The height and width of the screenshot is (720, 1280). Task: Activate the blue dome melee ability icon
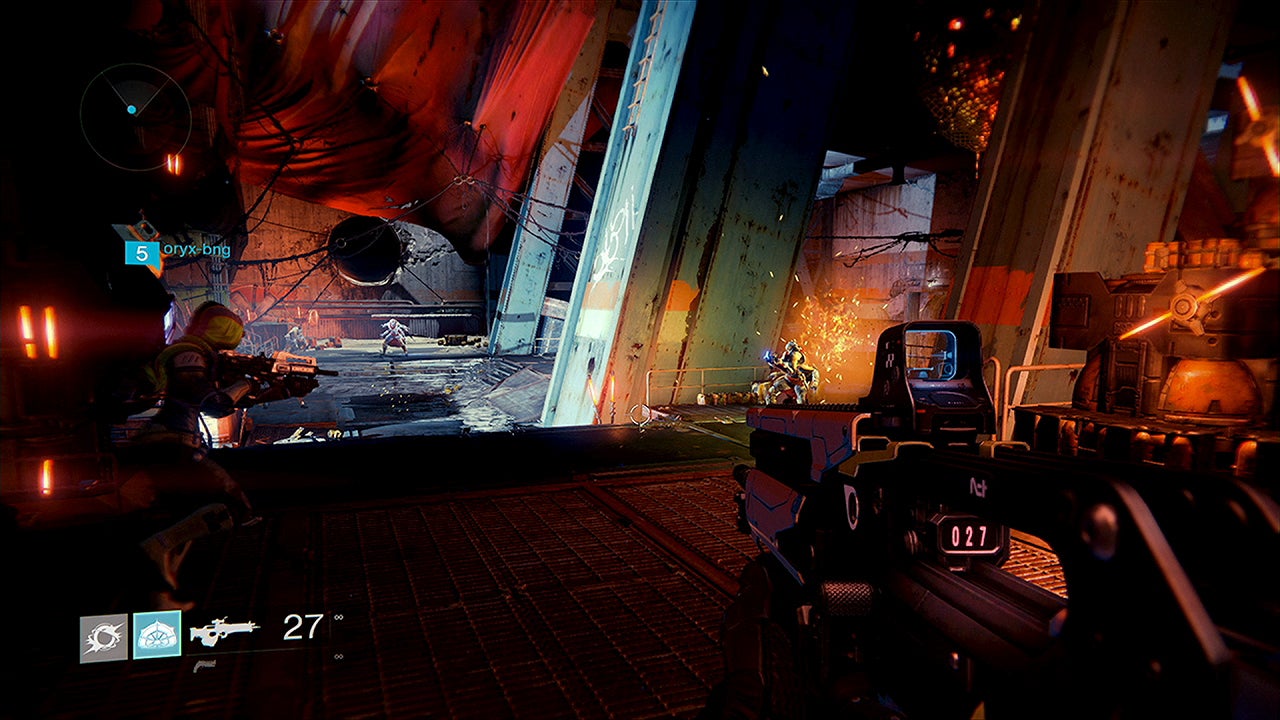157,635
